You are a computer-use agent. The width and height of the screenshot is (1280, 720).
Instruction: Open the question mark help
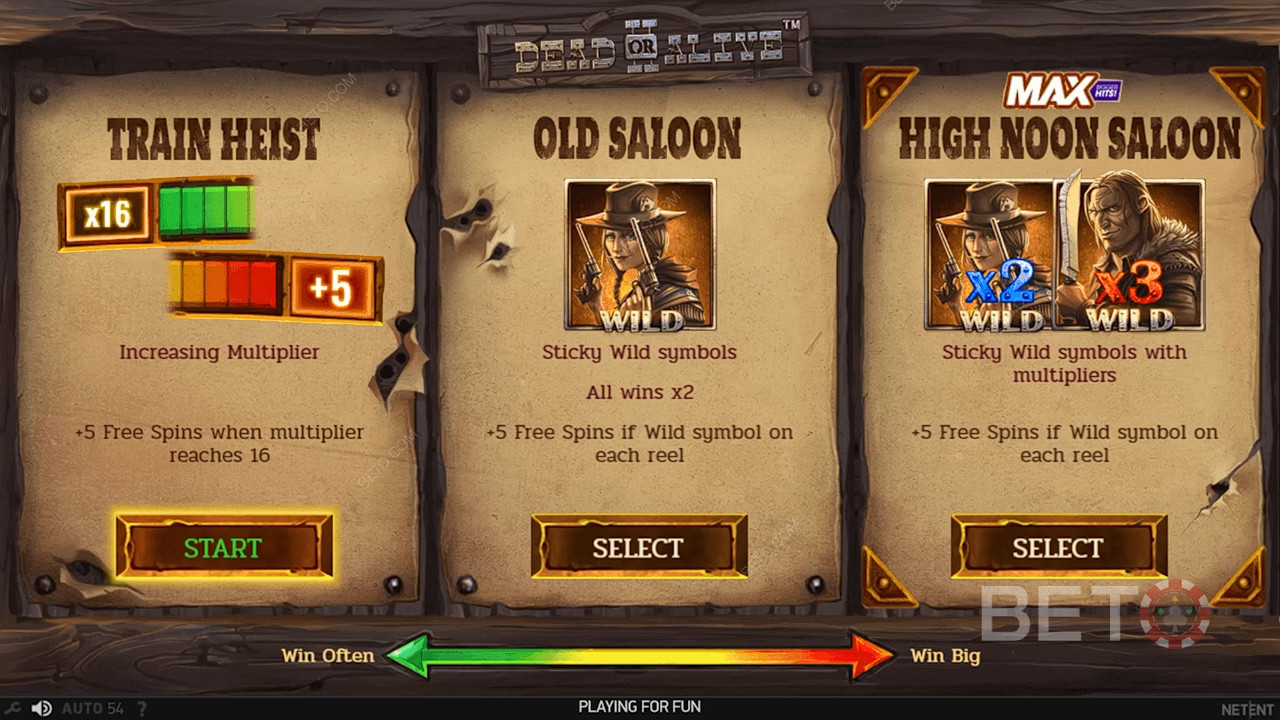coord(141,708)
